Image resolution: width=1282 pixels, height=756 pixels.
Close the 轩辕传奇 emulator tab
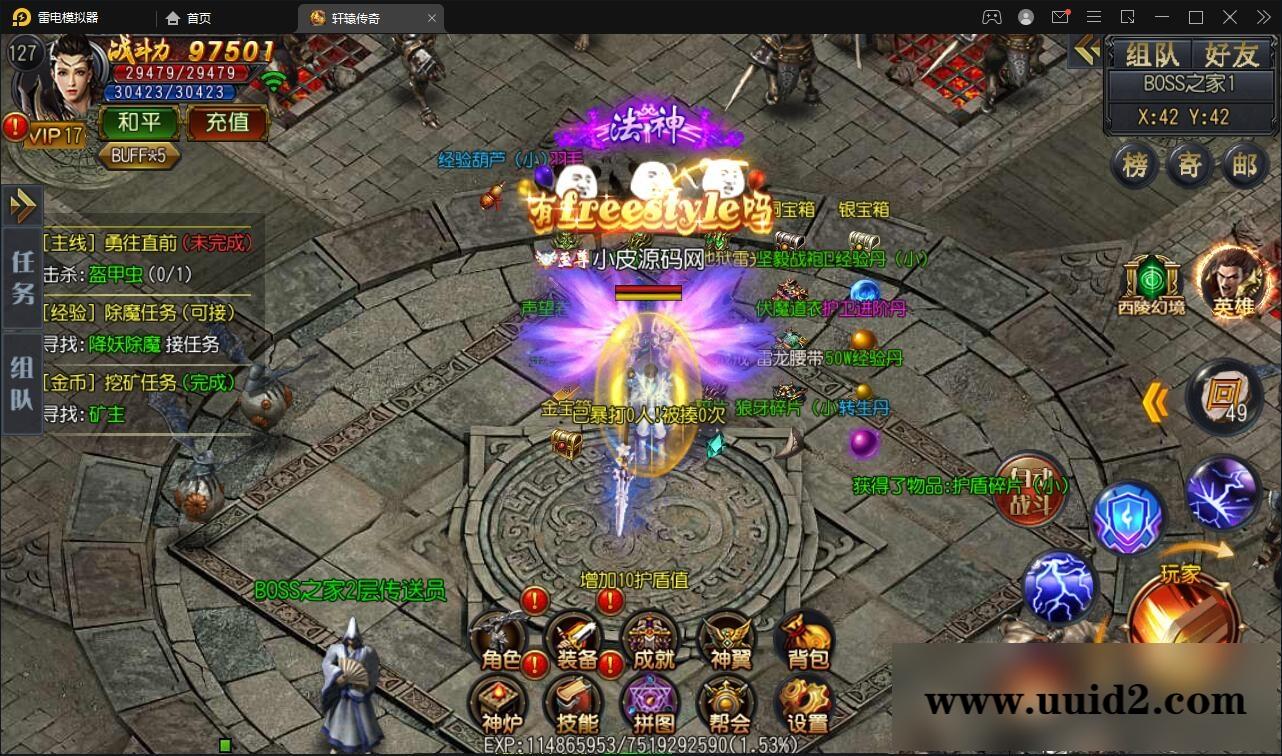pos(432,18)
